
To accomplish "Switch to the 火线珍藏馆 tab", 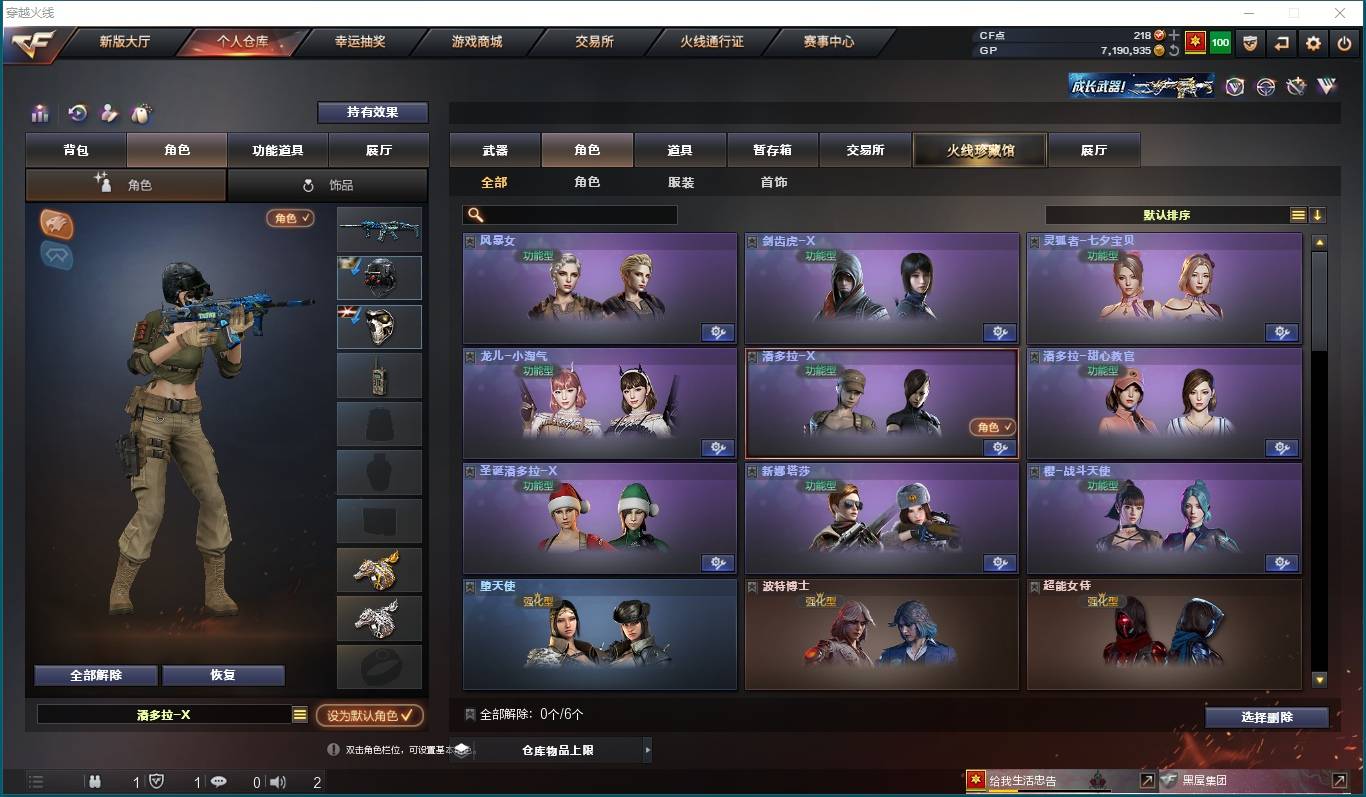I will 979,149.
